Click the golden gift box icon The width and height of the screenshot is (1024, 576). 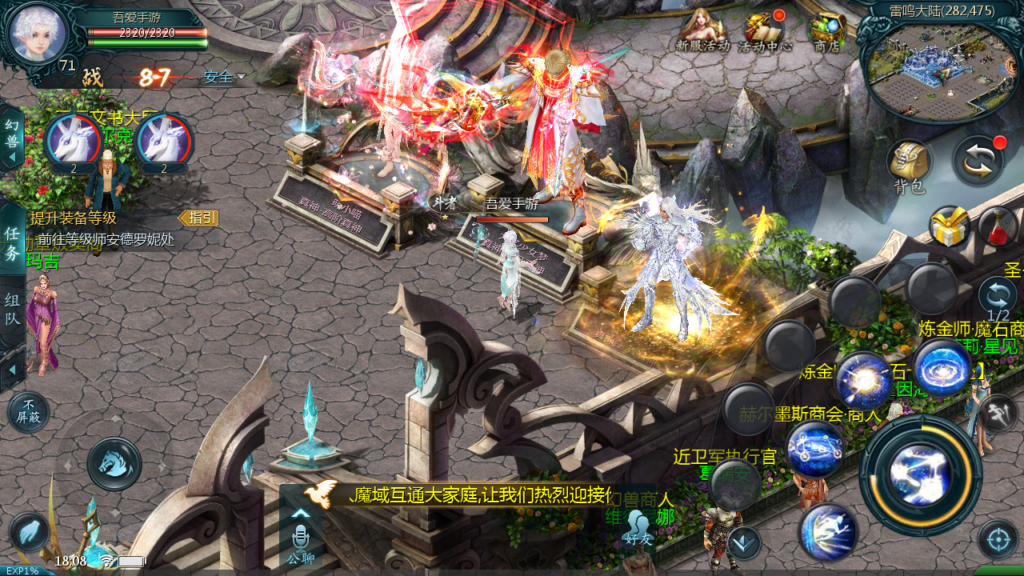point(949,226)
